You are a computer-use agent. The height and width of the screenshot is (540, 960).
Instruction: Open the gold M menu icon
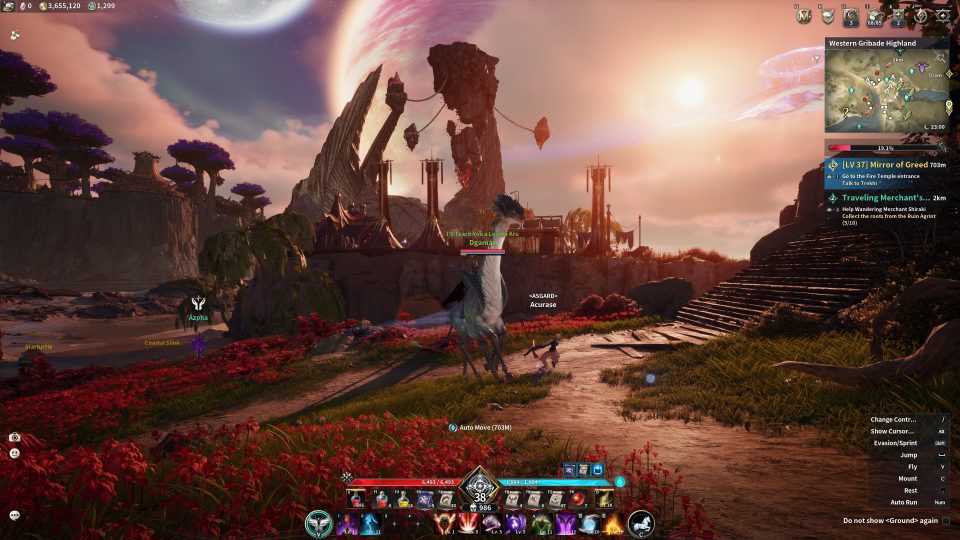[x=803, y=16]
